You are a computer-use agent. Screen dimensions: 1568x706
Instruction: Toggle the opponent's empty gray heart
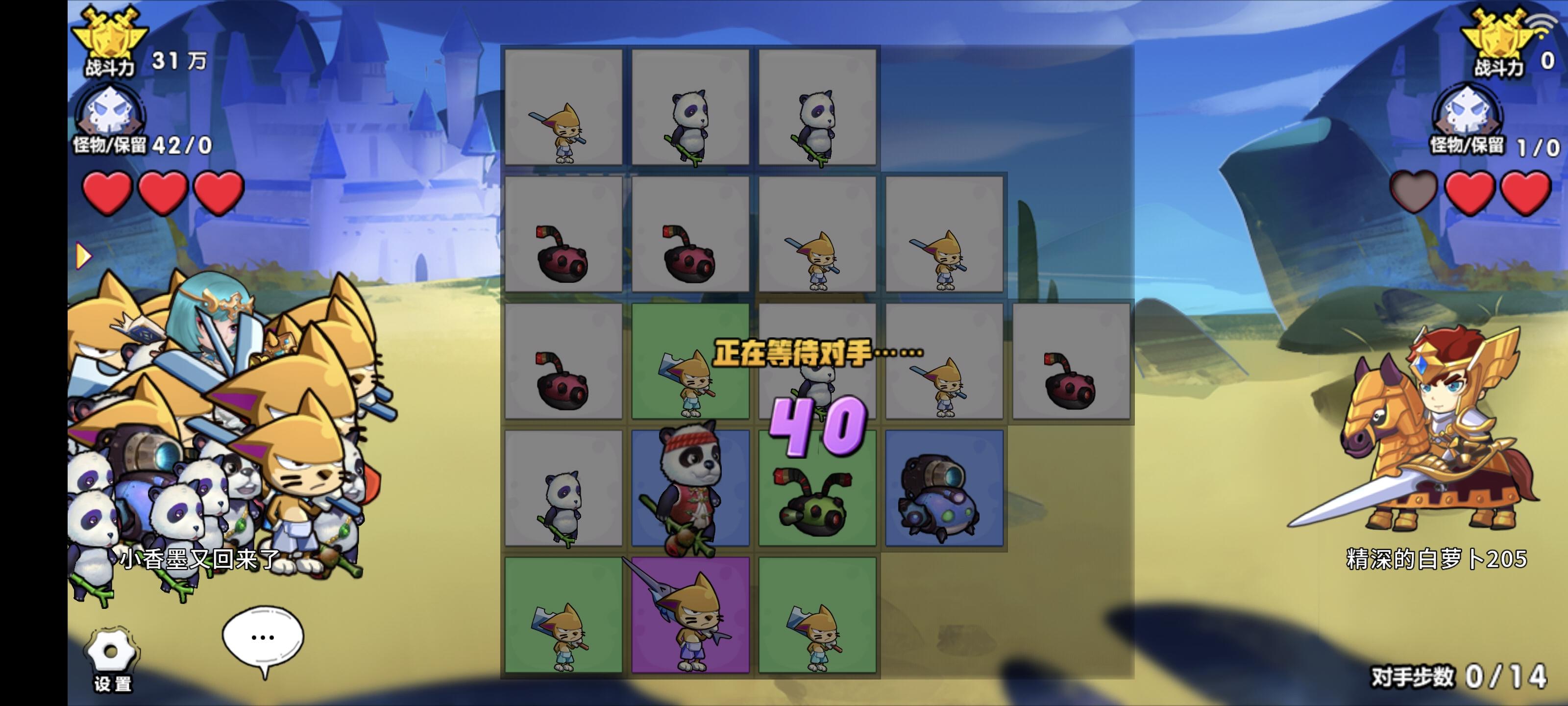(1412, 194)
